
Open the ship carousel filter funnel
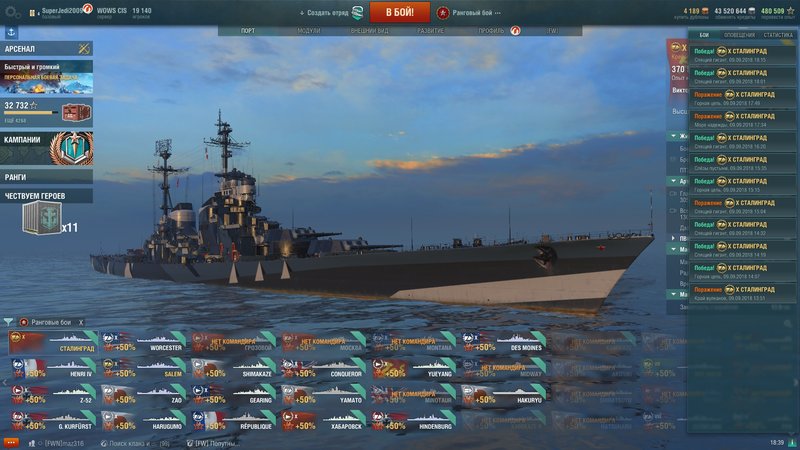pos(9,322)
